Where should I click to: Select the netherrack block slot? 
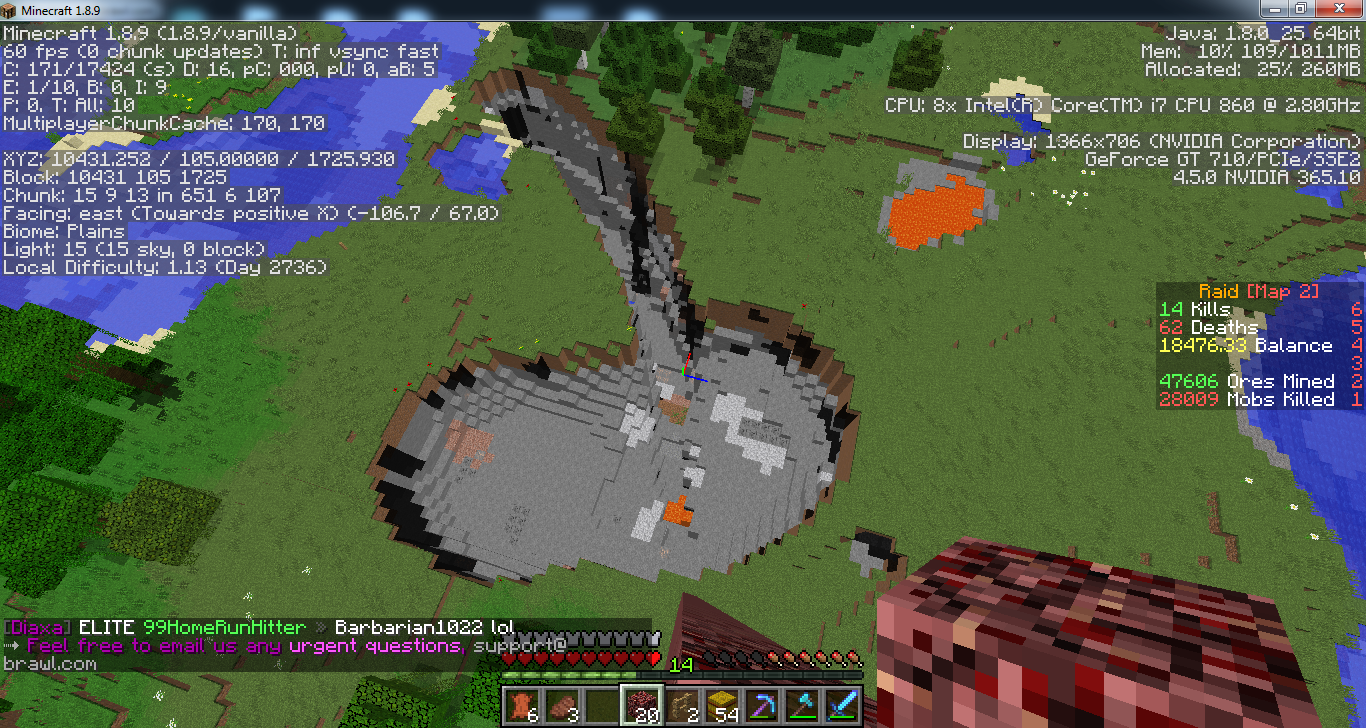point(642,705)
